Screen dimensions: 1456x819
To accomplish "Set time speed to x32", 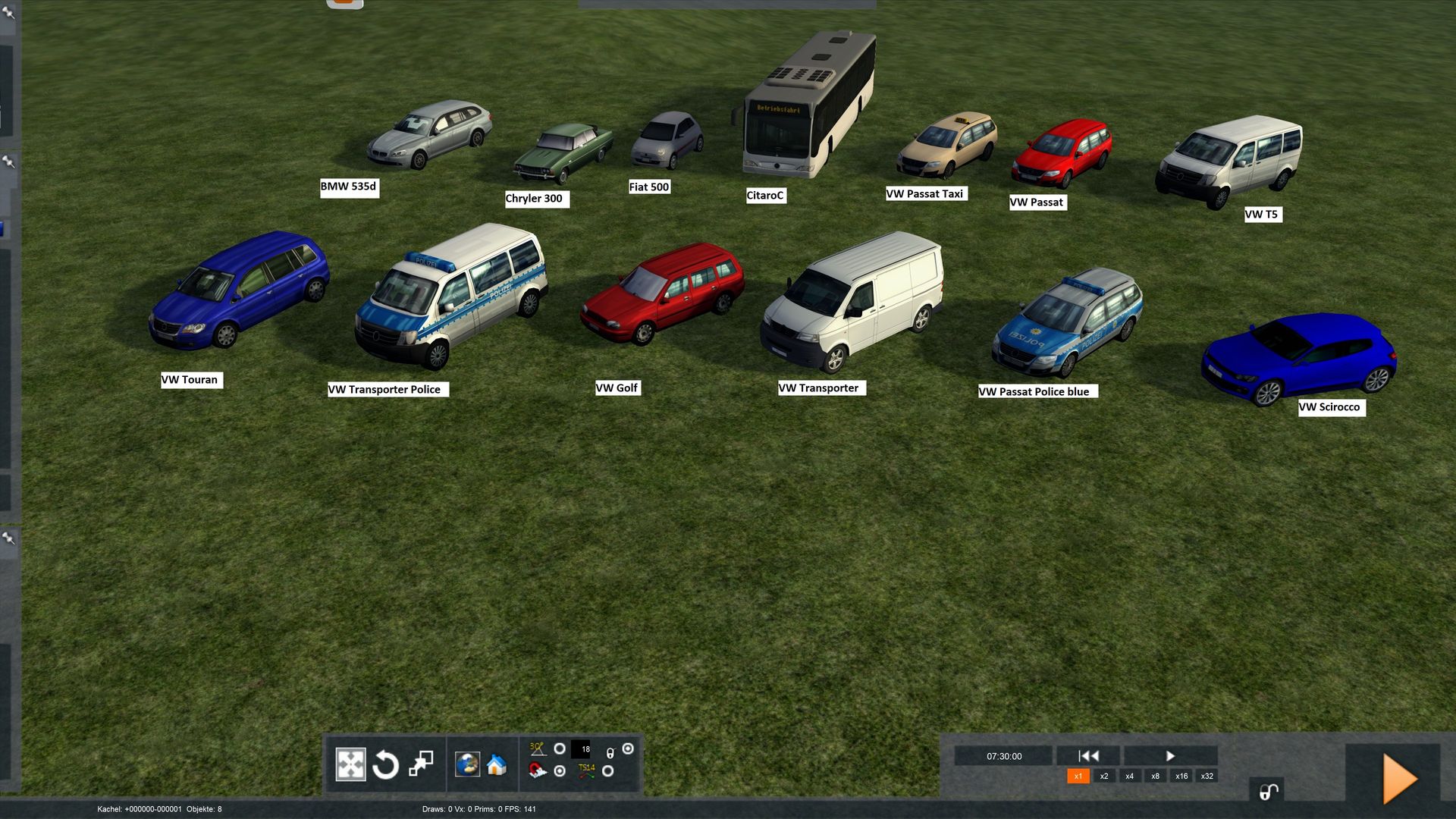I will [1207, 776].
